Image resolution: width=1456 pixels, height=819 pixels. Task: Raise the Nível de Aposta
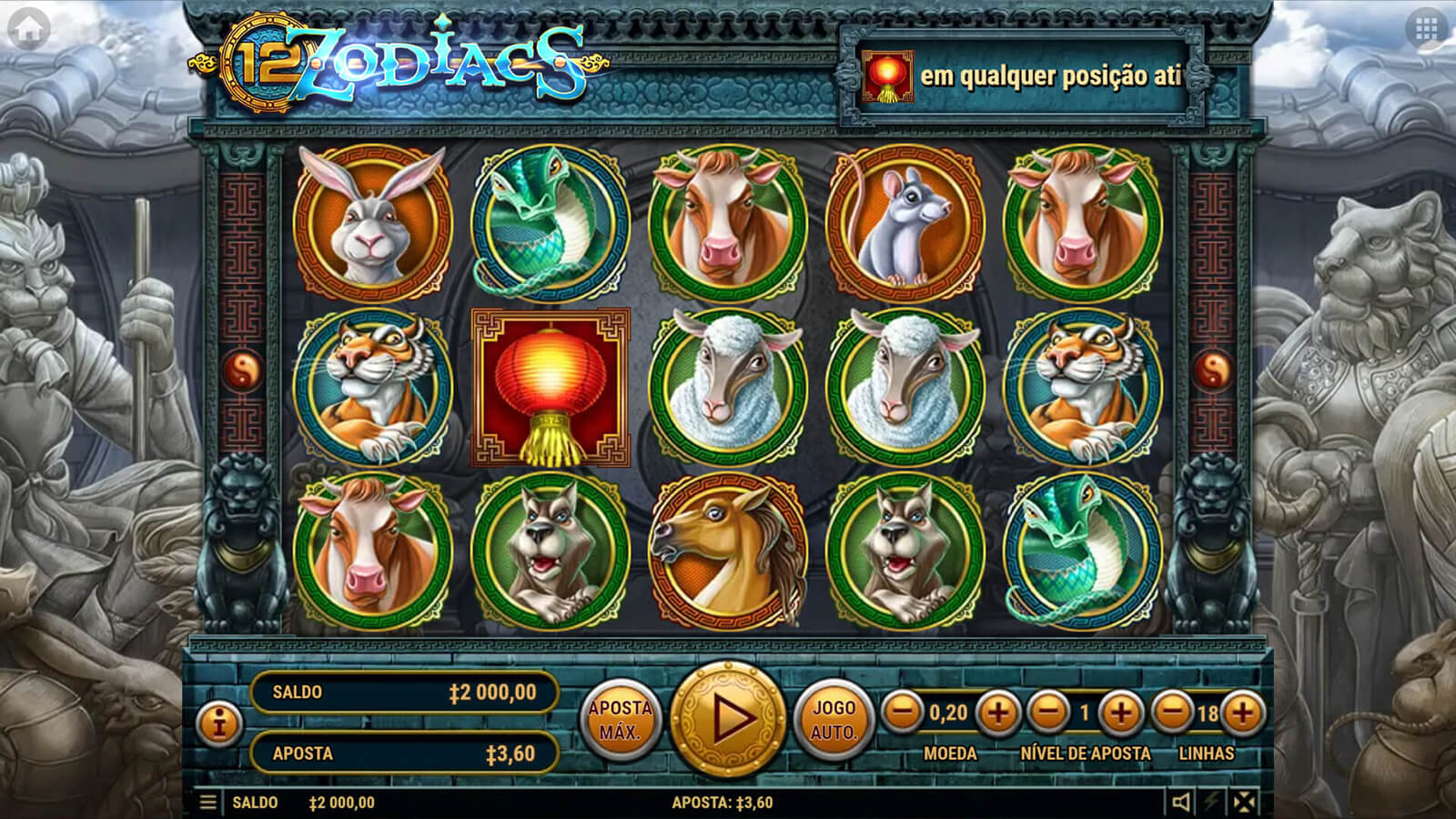tap(1121, 713)
